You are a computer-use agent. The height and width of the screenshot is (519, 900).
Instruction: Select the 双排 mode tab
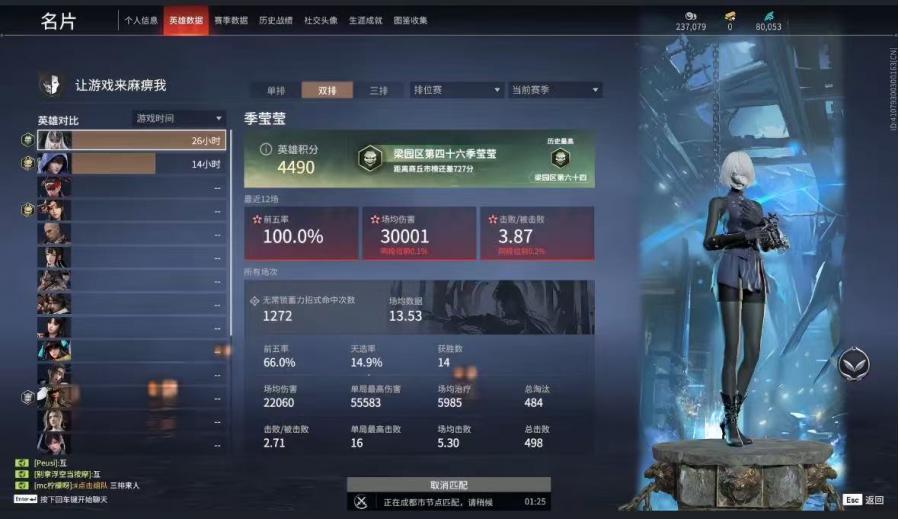tap(327, 90)
